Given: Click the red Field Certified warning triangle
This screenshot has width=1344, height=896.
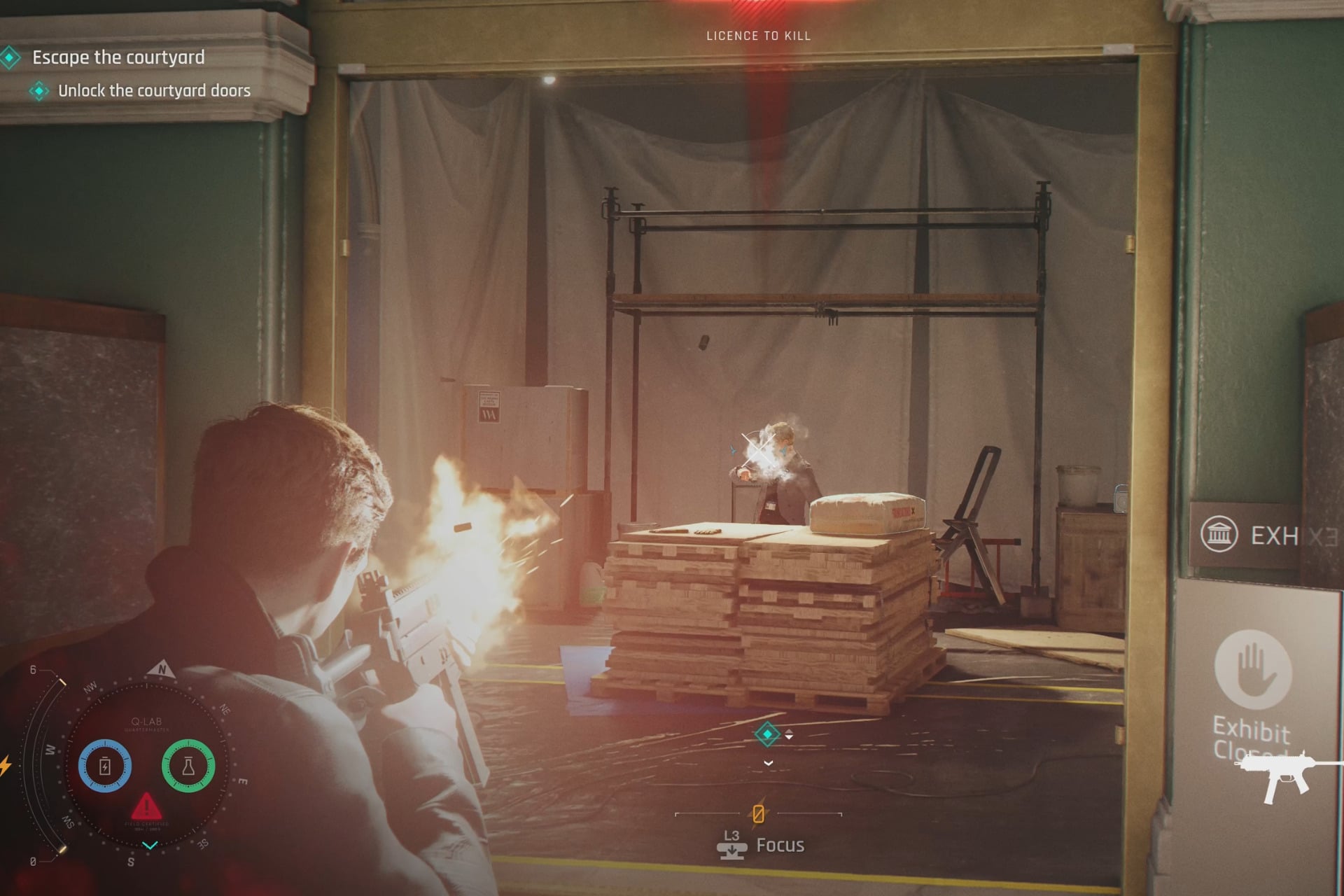Looking at the screenshot, I should click(x=147, y=808).
